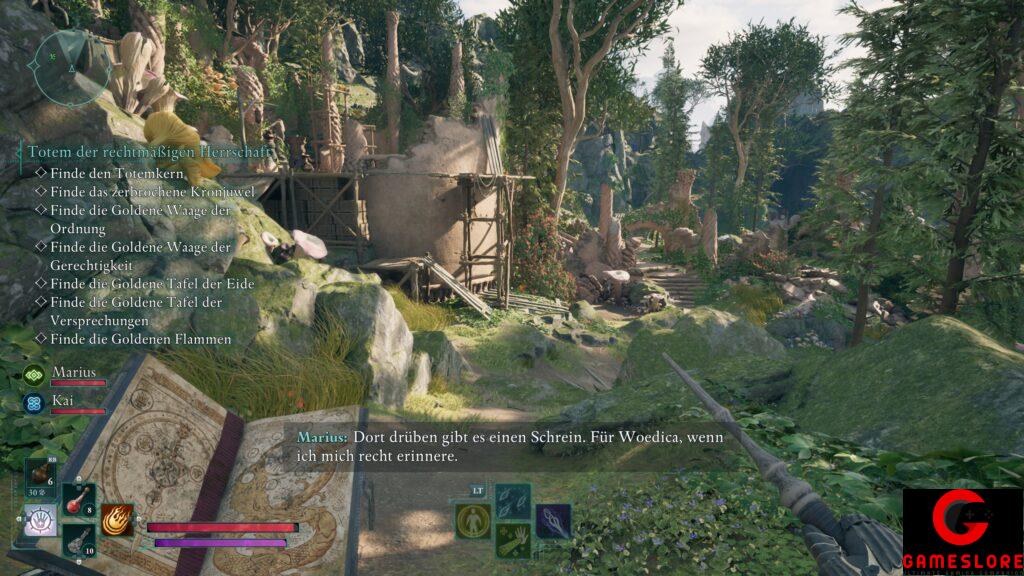Activate the green hand beam ability
This screenshot has width=1024, height=576.
512,540
